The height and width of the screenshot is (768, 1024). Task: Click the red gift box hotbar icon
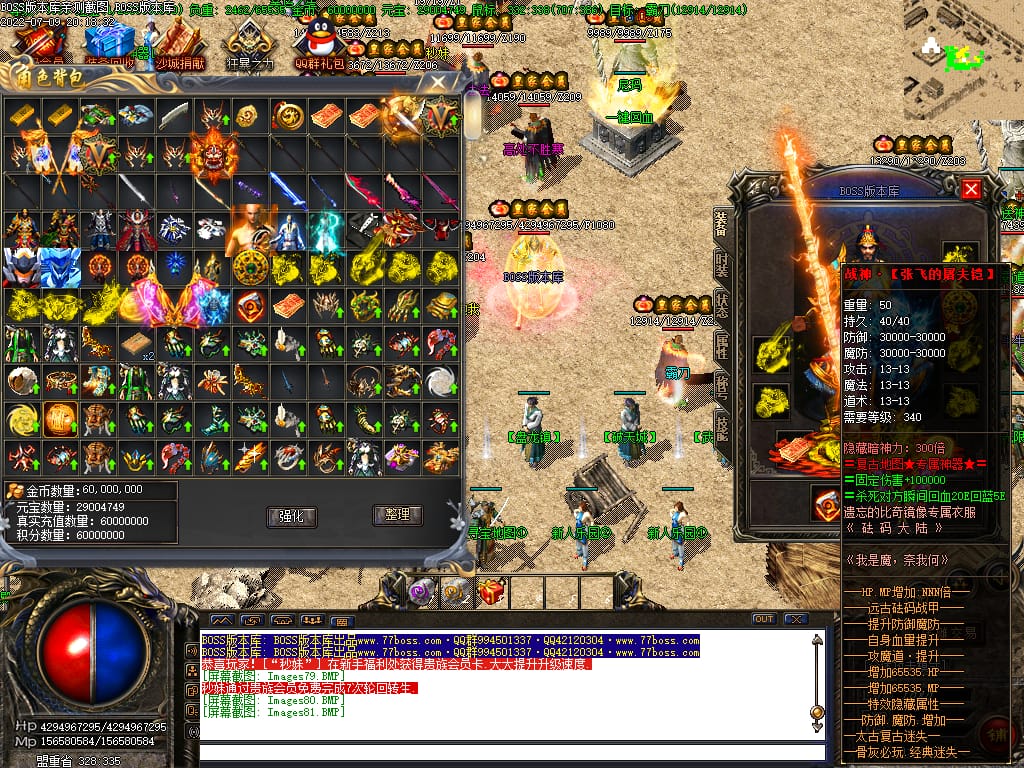pyautogui.click(x=491, y=592)
